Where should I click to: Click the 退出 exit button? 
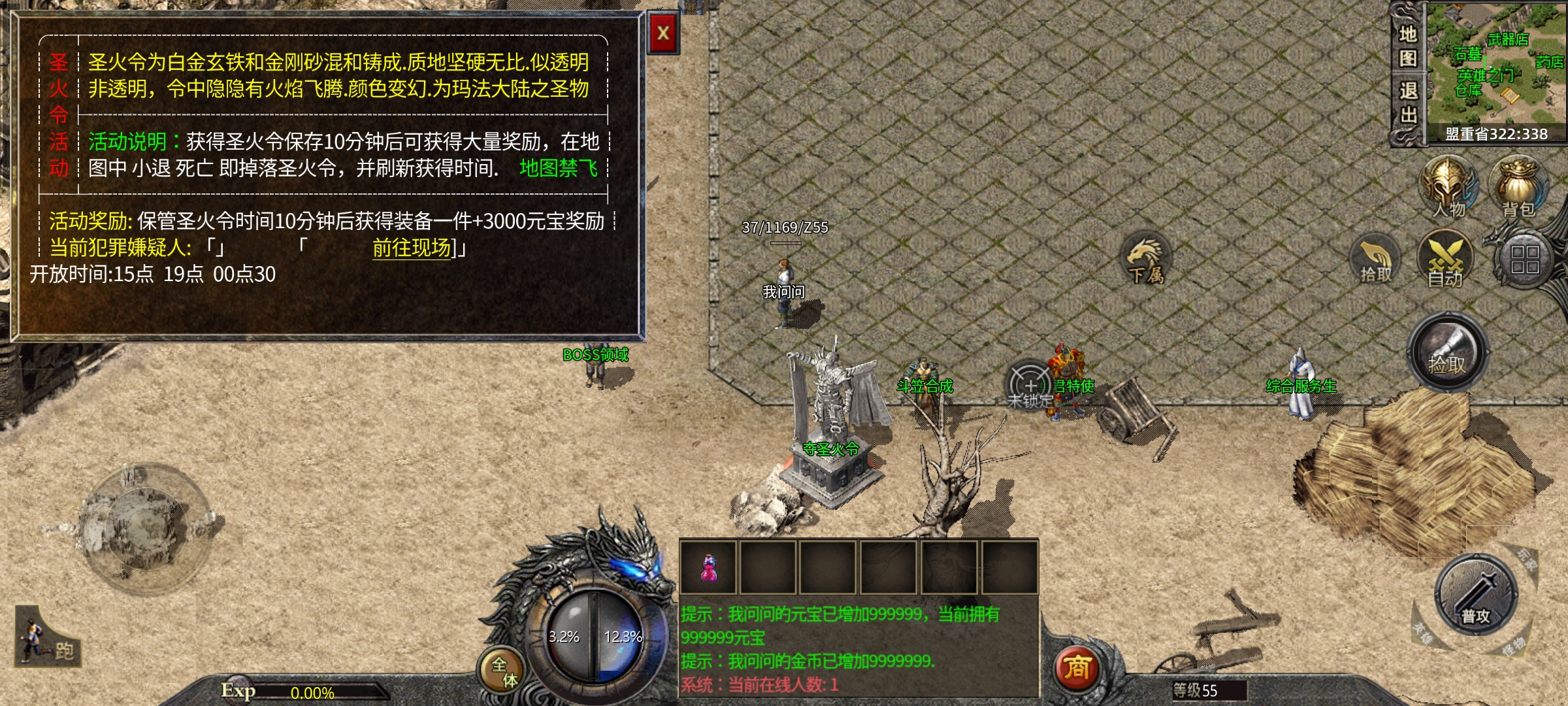click(1407, 103)
